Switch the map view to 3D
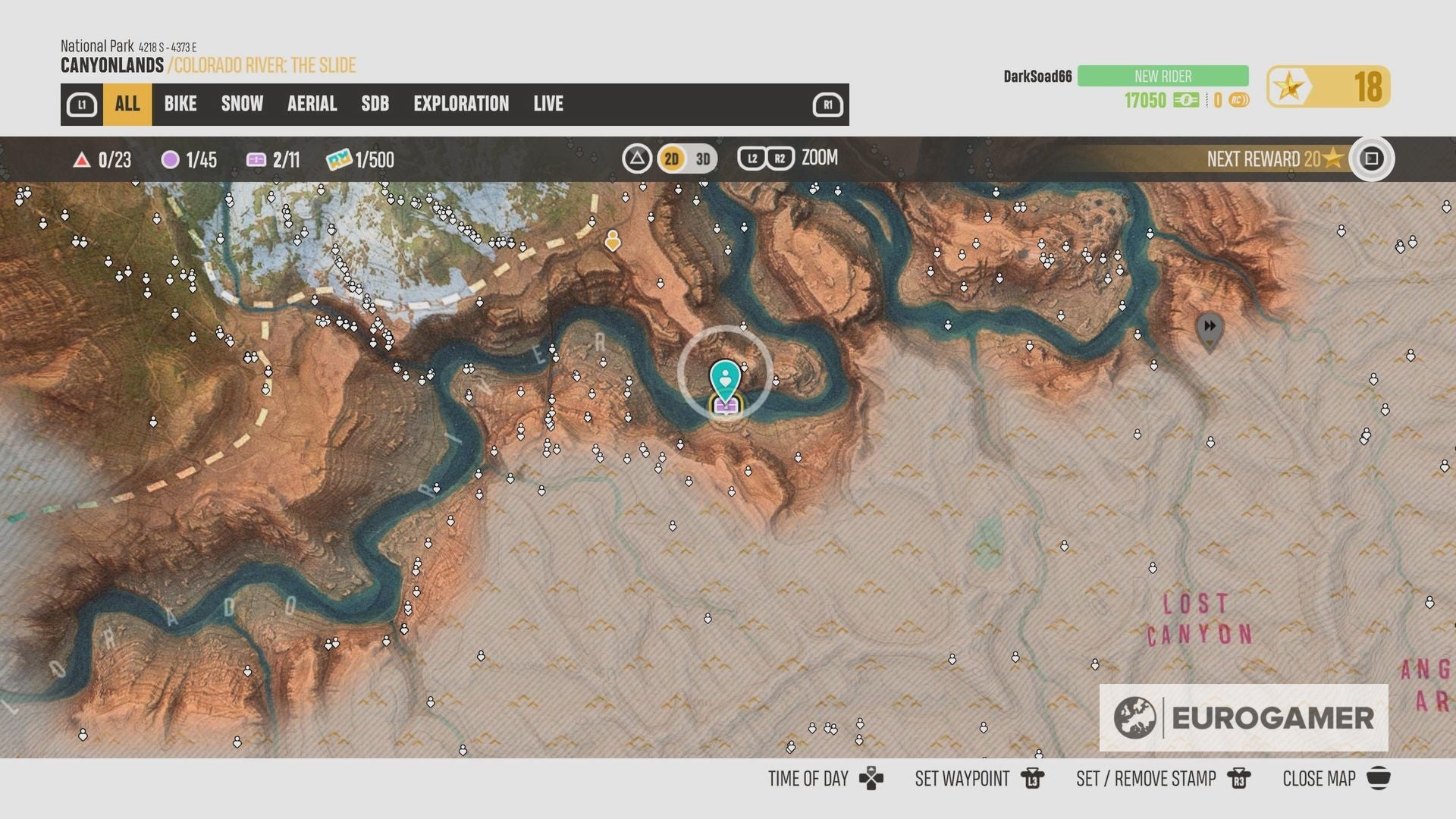The image size is (1456, 819). [702, 159]
